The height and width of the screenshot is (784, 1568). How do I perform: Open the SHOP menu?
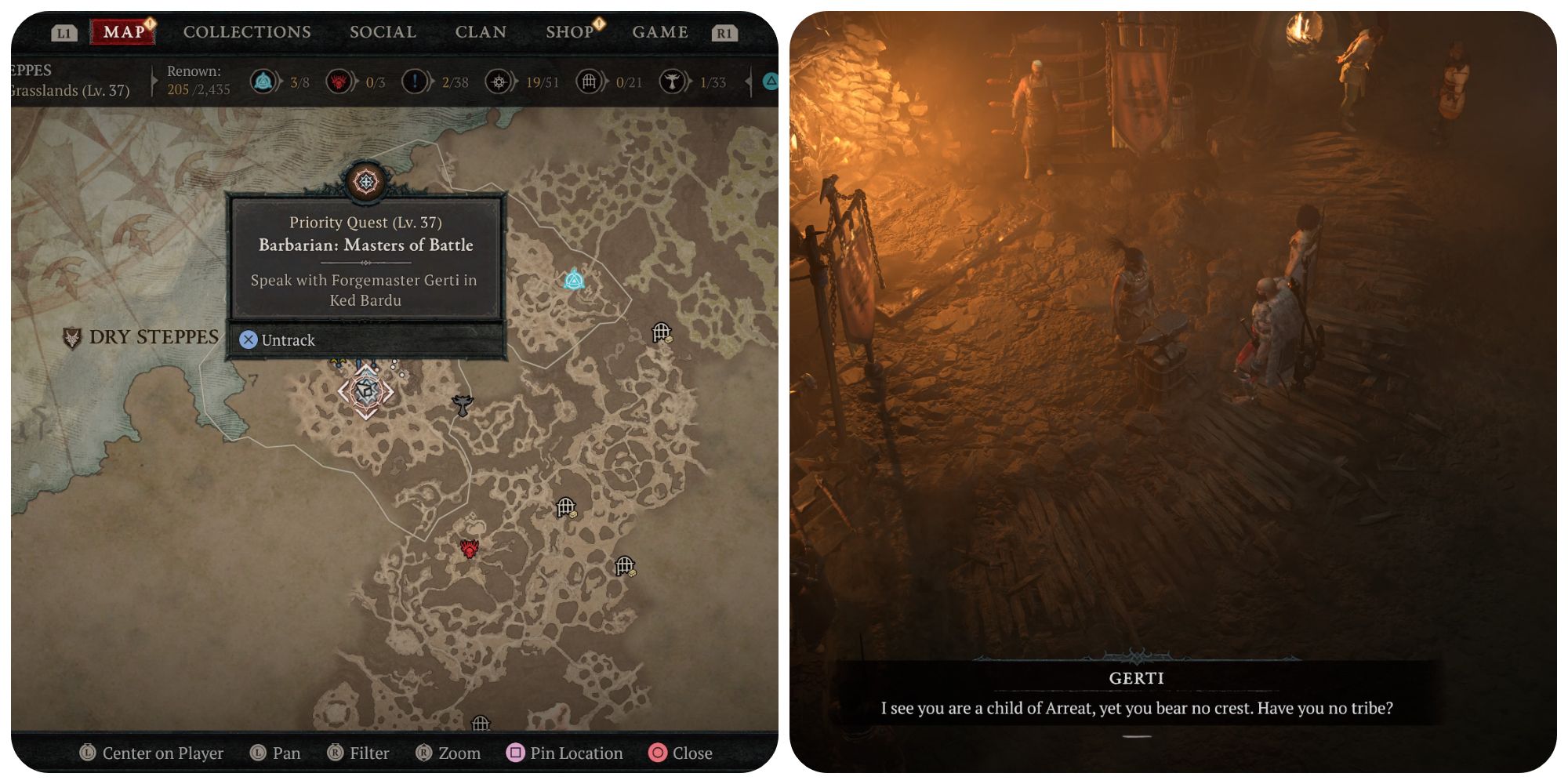click(570, 31)
